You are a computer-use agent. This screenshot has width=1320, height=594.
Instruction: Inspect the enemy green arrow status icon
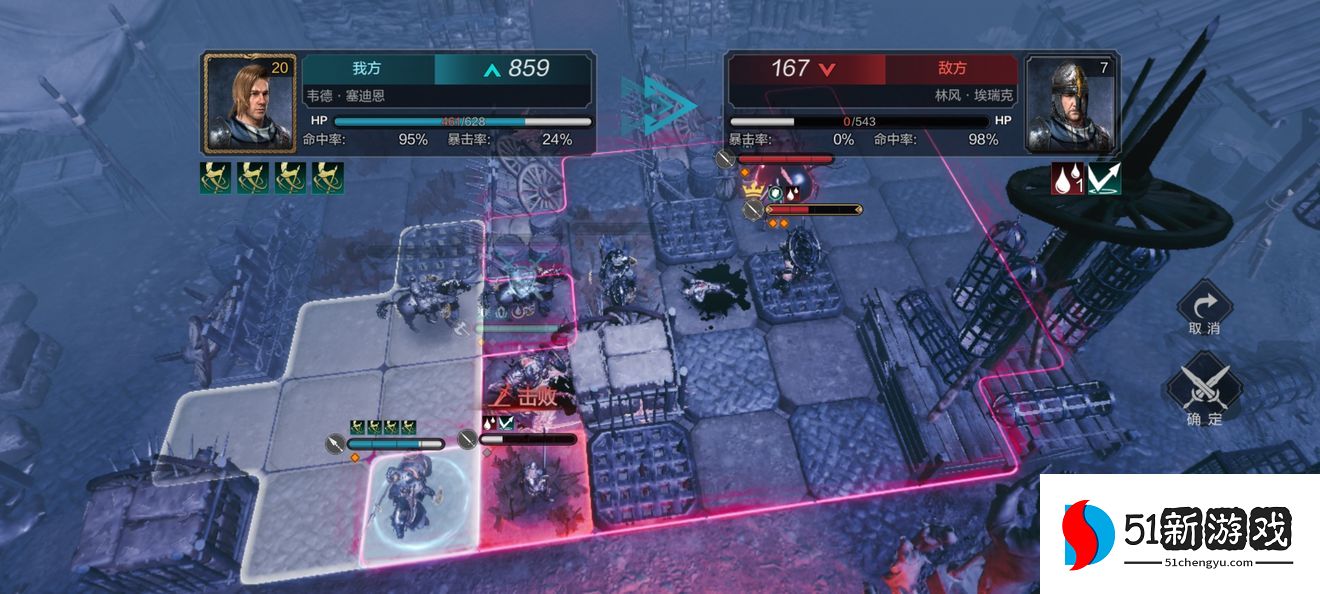(1104, 178)
